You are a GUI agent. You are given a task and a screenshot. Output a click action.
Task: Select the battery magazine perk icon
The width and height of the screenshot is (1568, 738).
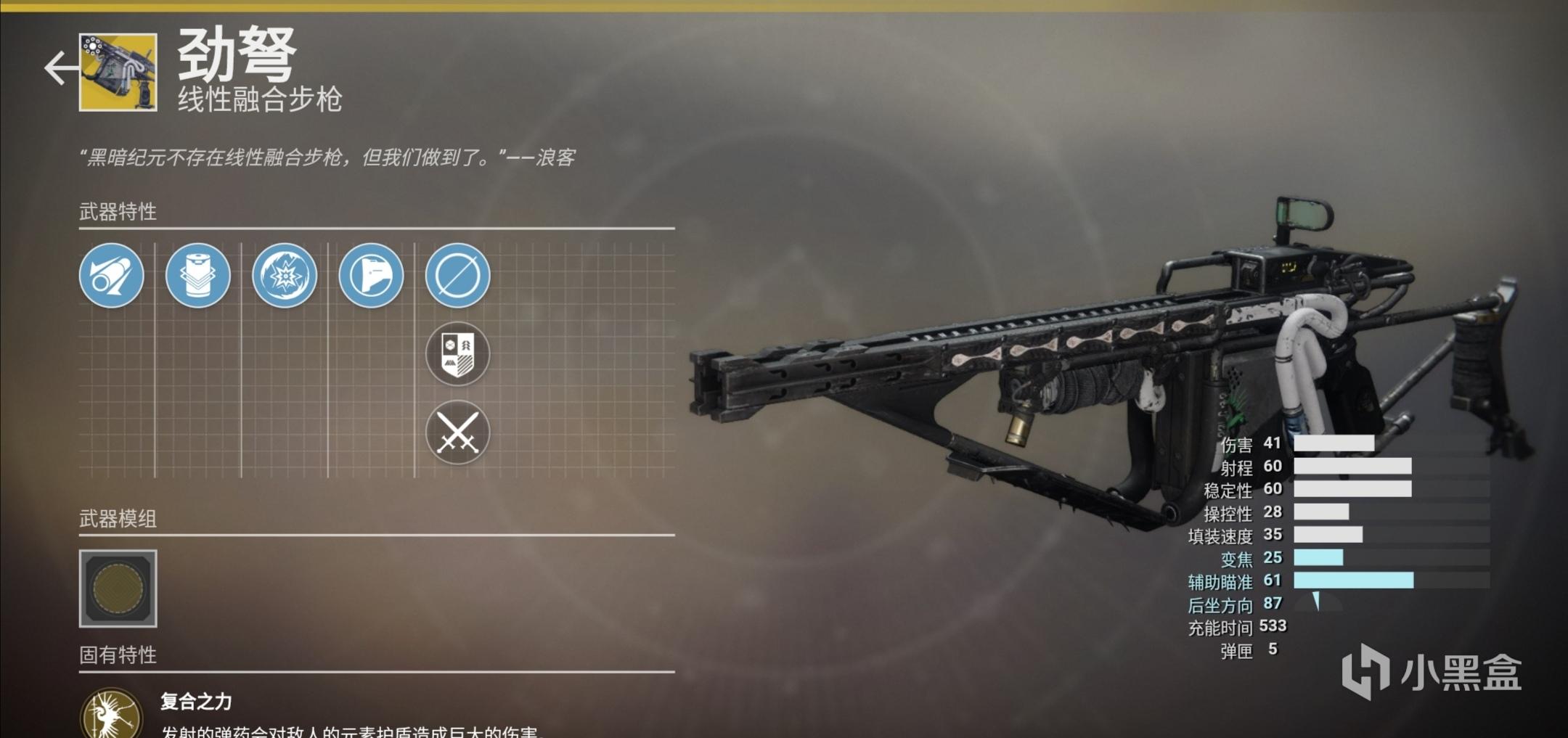(x=197, y=276)
